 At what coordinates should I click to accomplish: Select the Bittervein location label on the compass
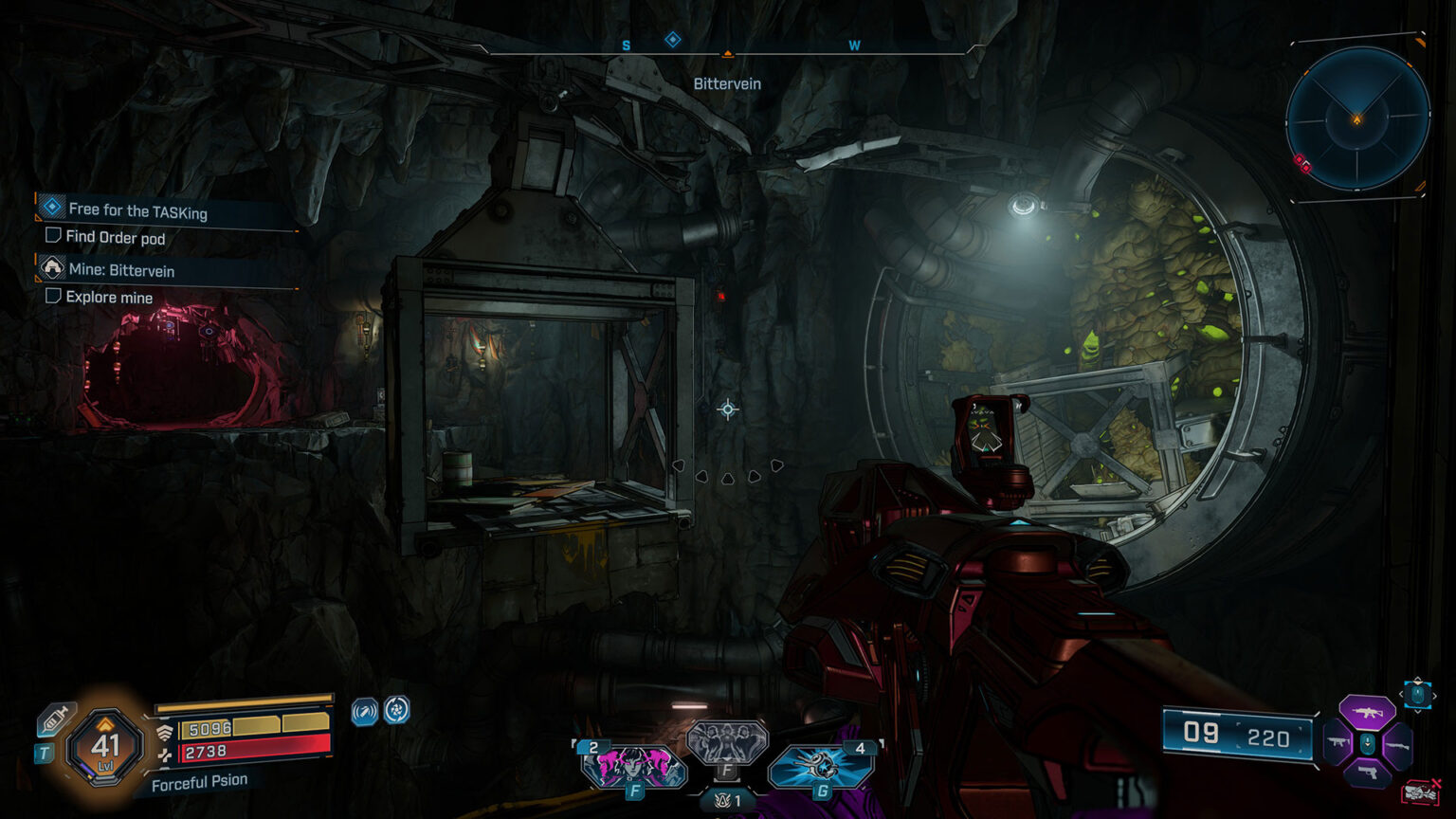tap(728, 83)
